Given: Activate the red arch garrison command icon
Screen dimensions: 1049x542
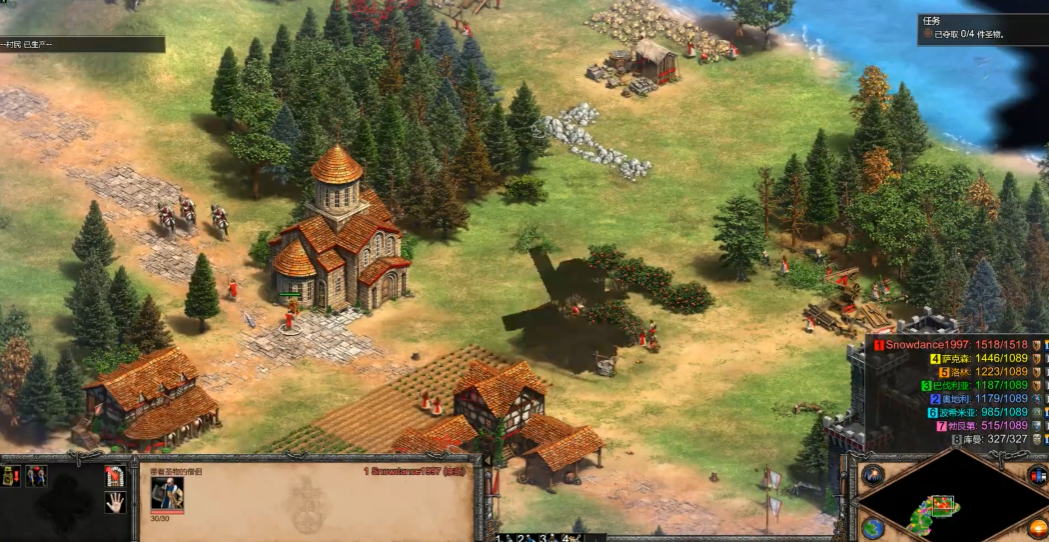Looking at the screenshot, I should click(115, 476).
